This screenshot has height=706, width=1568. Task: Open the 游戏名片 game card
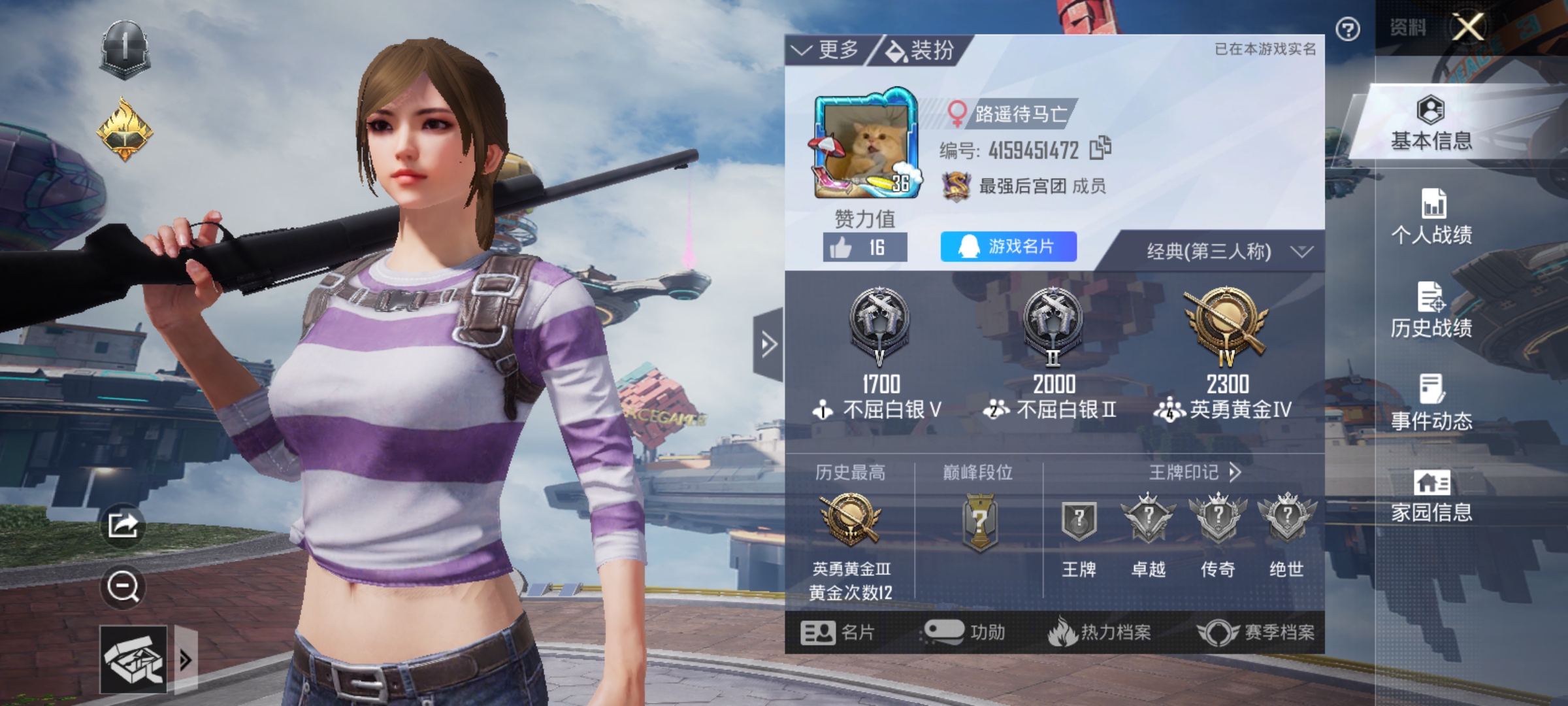[x=1008, y=246]
